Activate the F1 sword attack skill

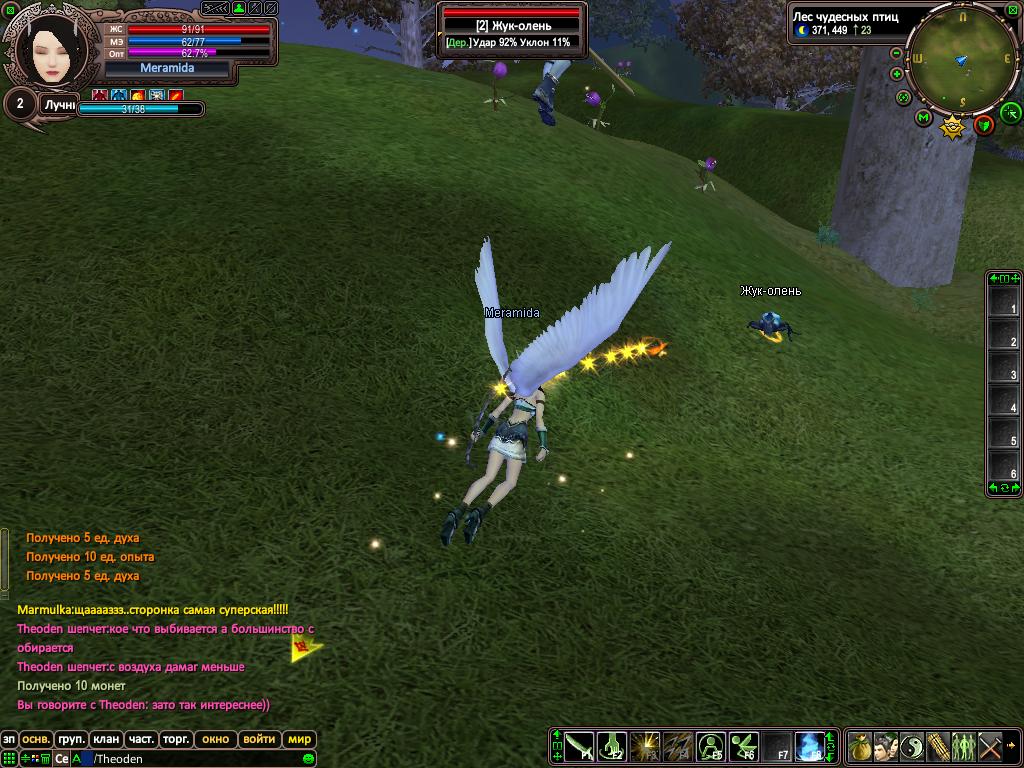[580, 746]
